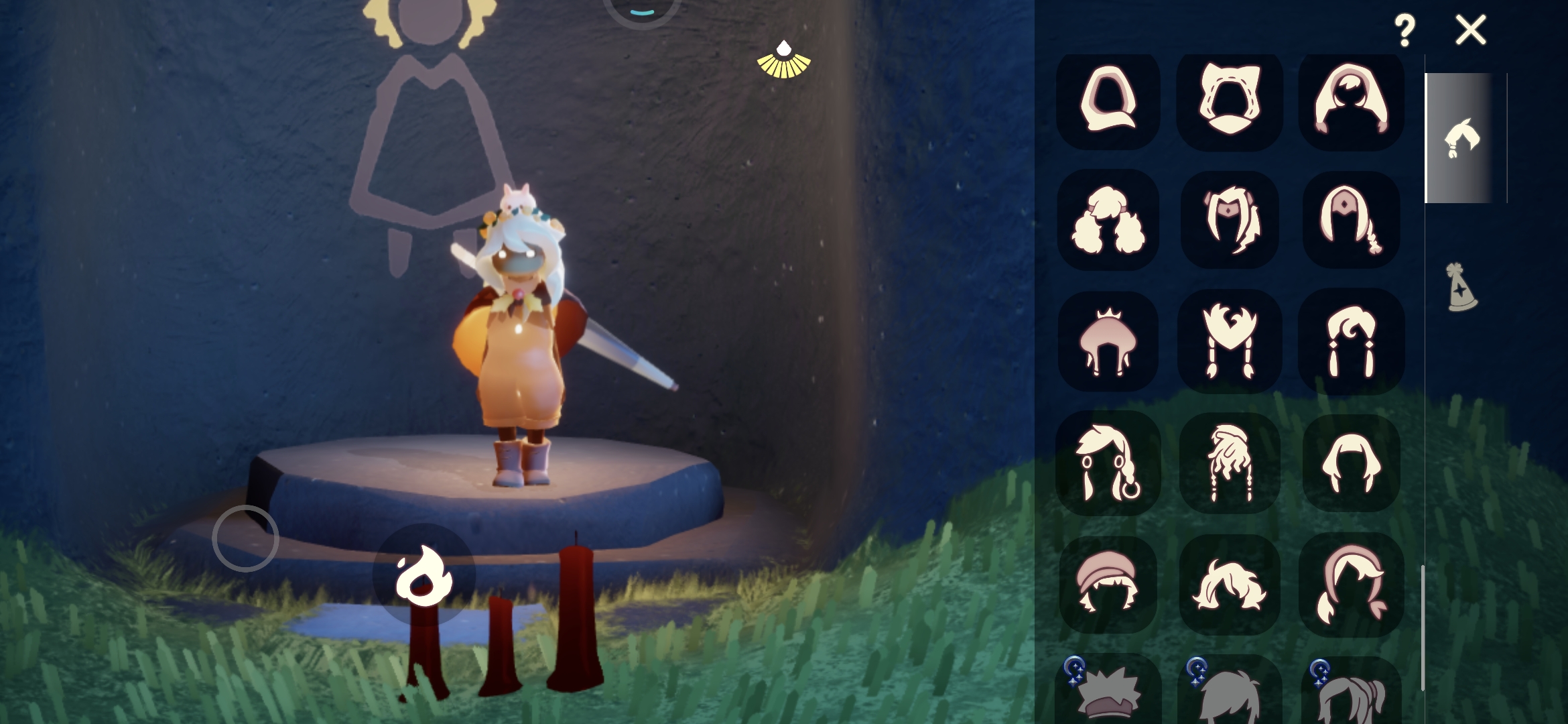The width and height of the screenshot is (1568, 724).
Task: Select the cat-ear hood hairstyle
Action: [x=1229, y=101]
